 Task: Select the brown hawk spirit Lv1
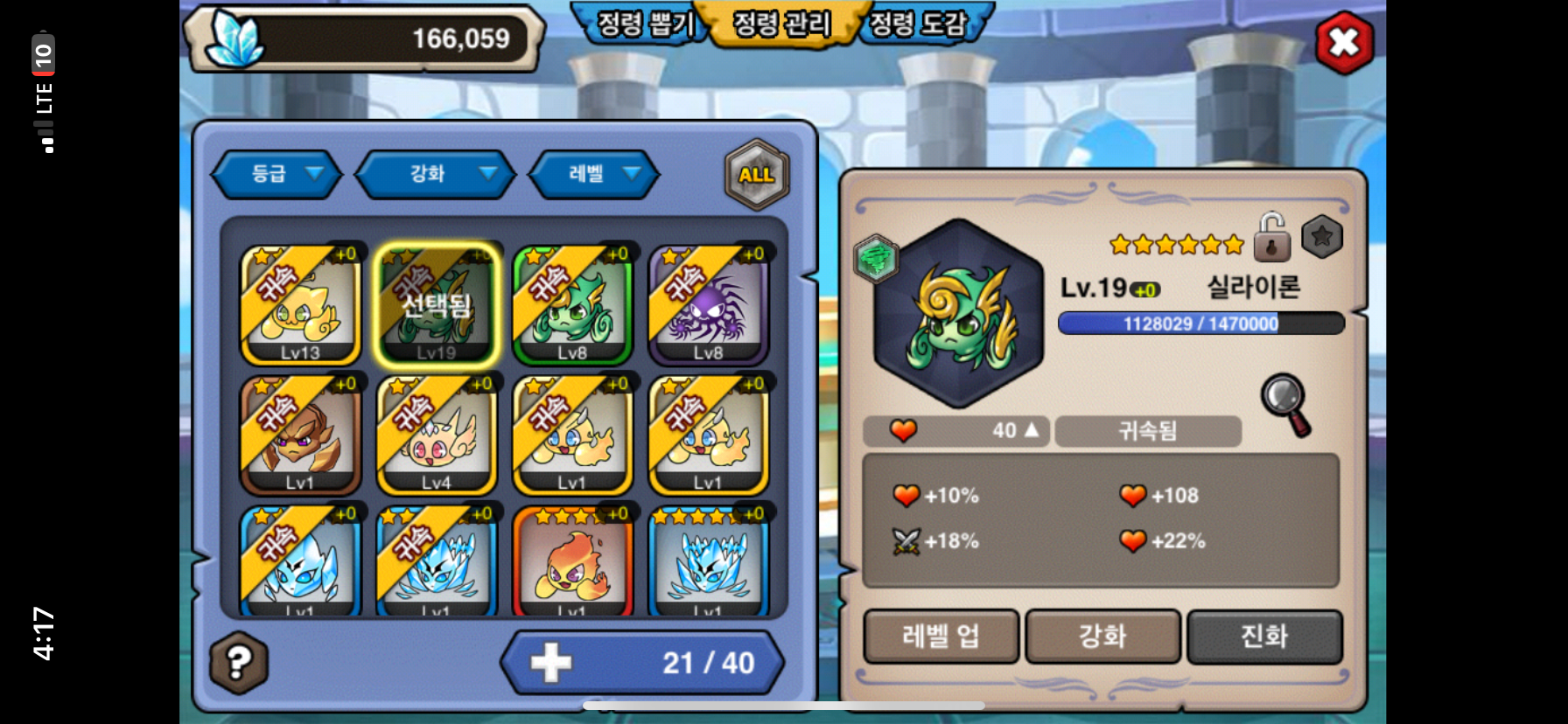[300, 435]
